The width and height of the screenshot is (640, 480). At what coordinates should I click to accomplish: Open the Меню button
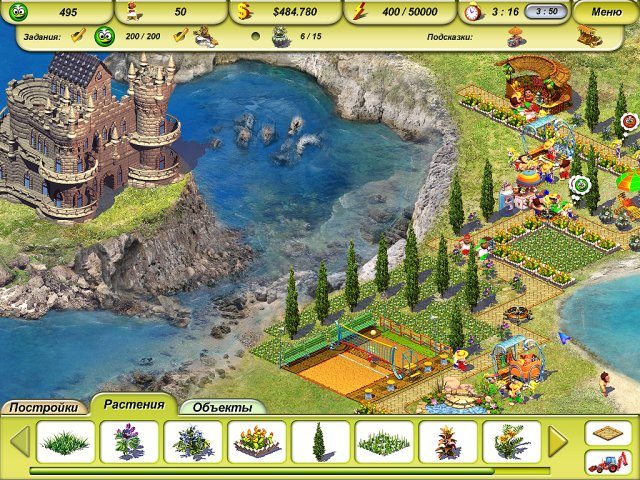606,12
